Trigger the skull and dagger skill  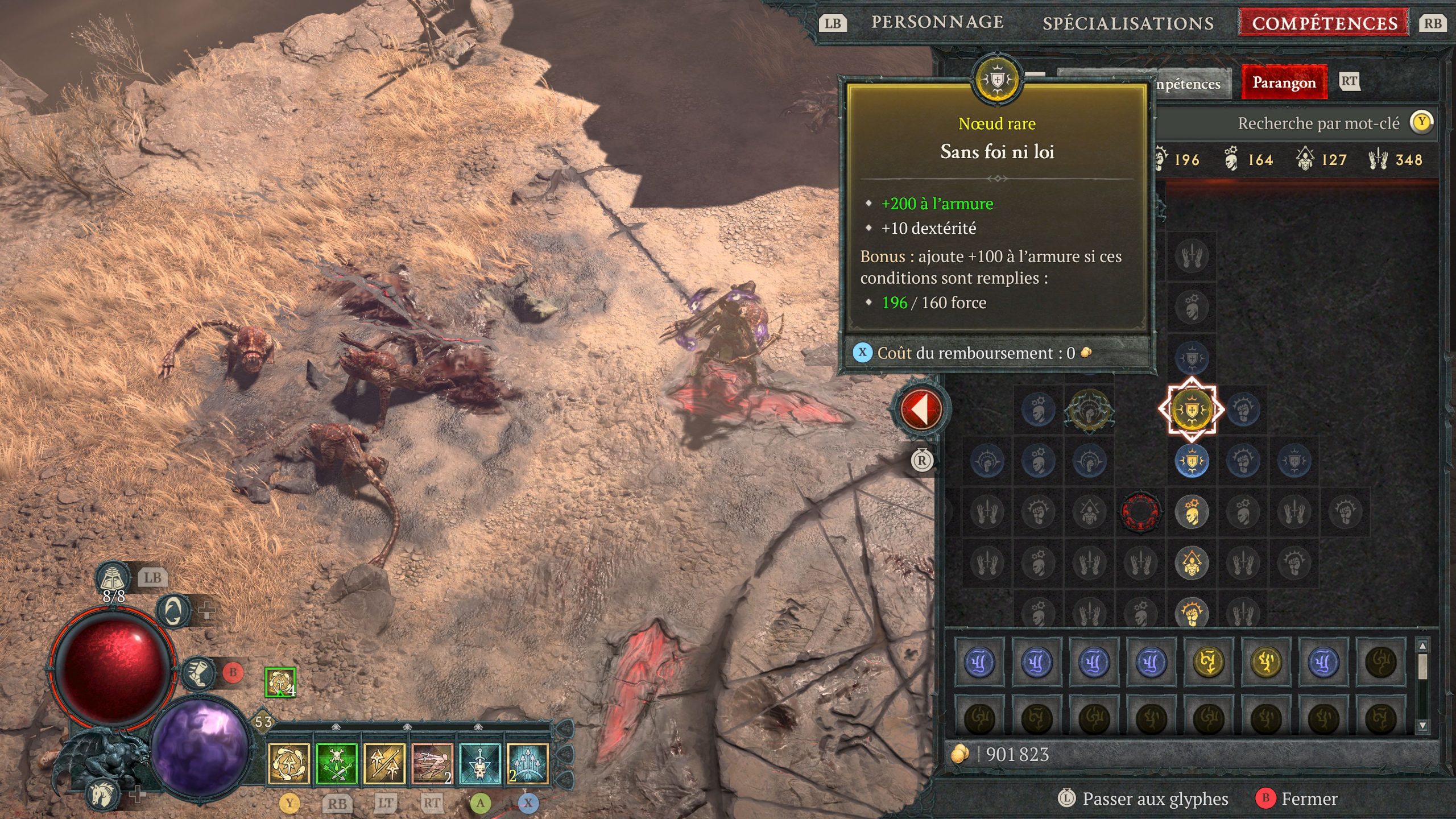pyautogui.click(x=479, y=763)
